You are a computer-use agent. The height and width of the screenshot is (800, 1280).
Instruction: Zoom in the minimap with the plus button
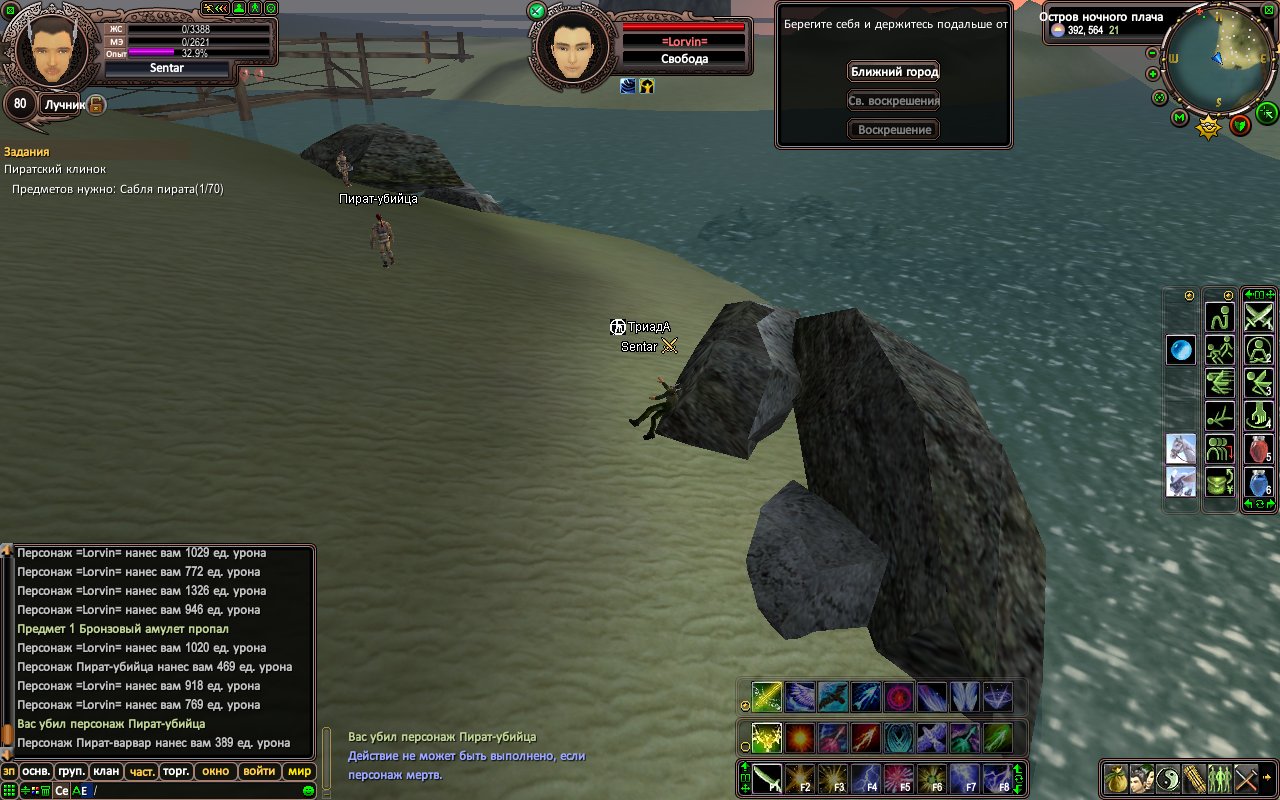(1152, 74)
